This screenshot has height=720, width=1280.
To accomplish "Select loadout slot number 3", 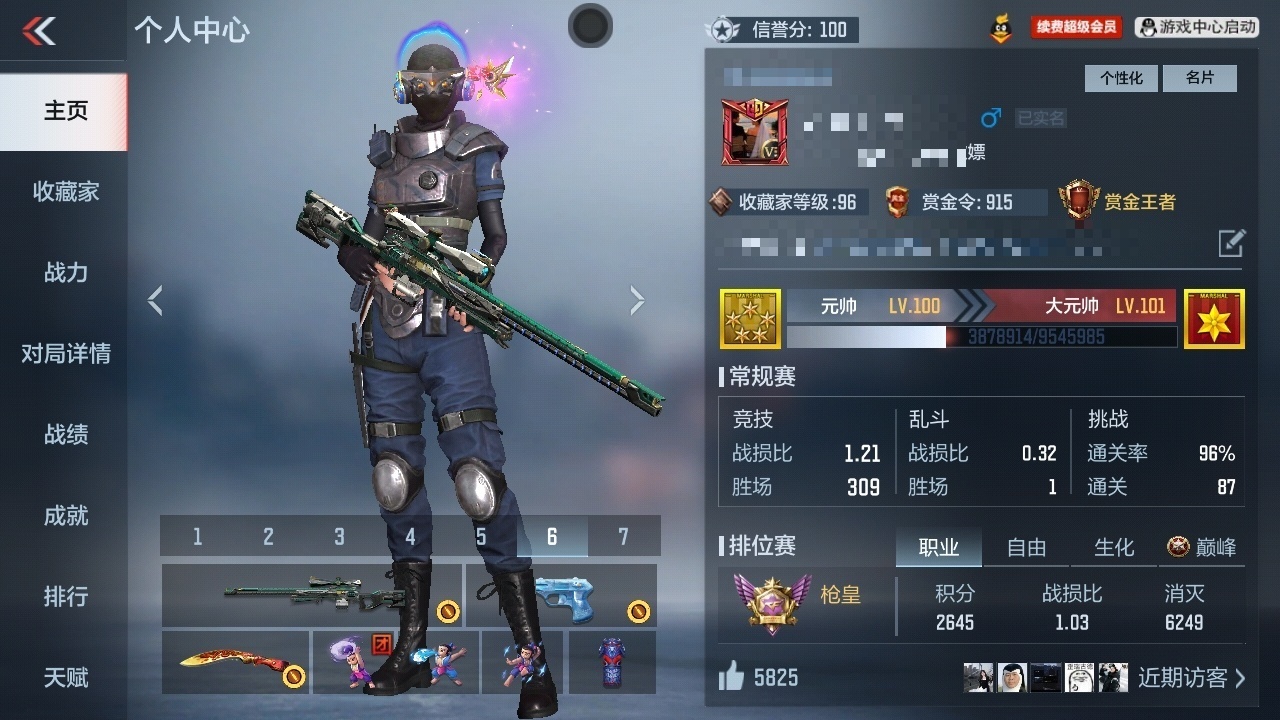I will (339, 537).
